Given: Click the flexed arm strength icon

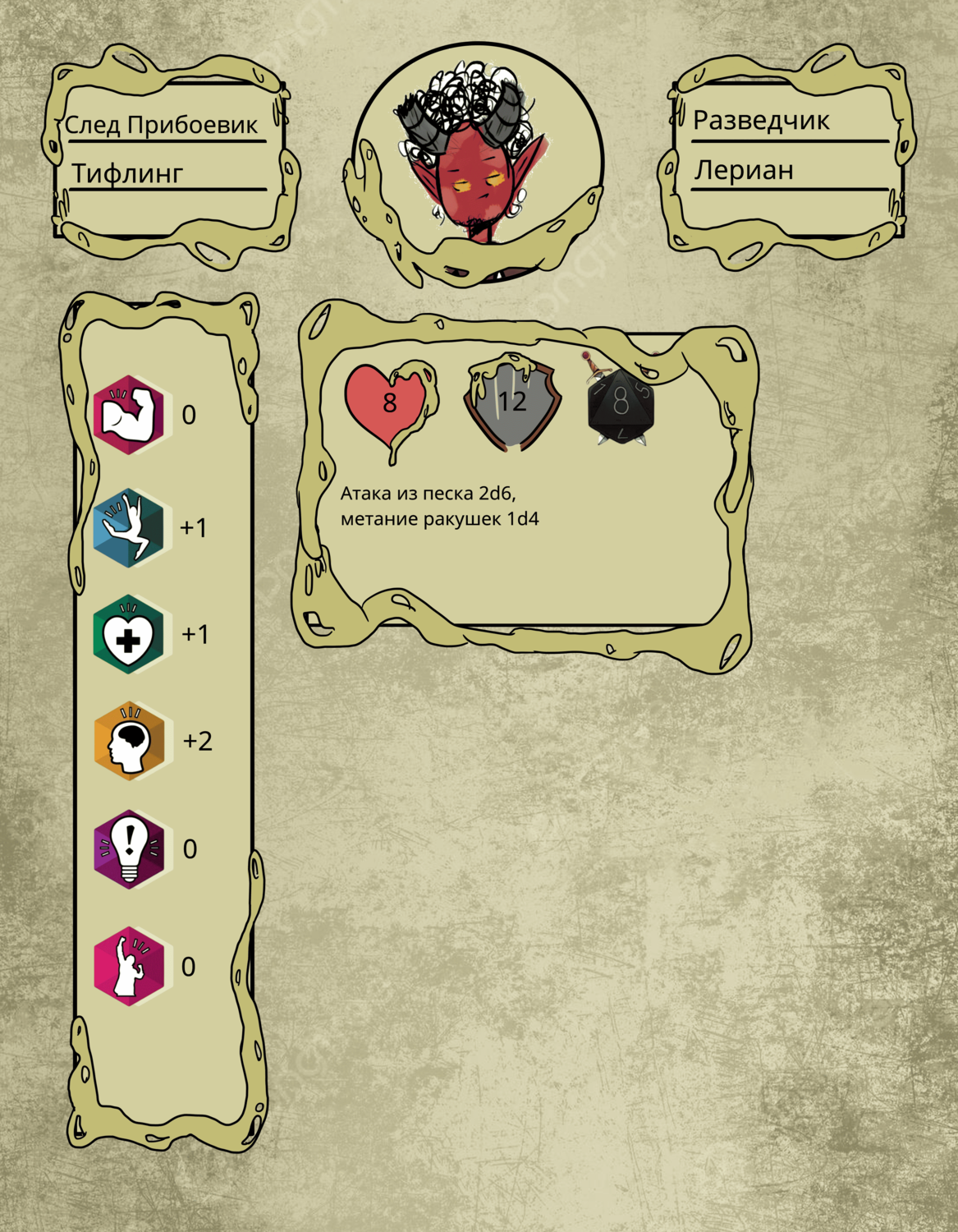Looking at the screenshot, I should click(x=129, y=415).
